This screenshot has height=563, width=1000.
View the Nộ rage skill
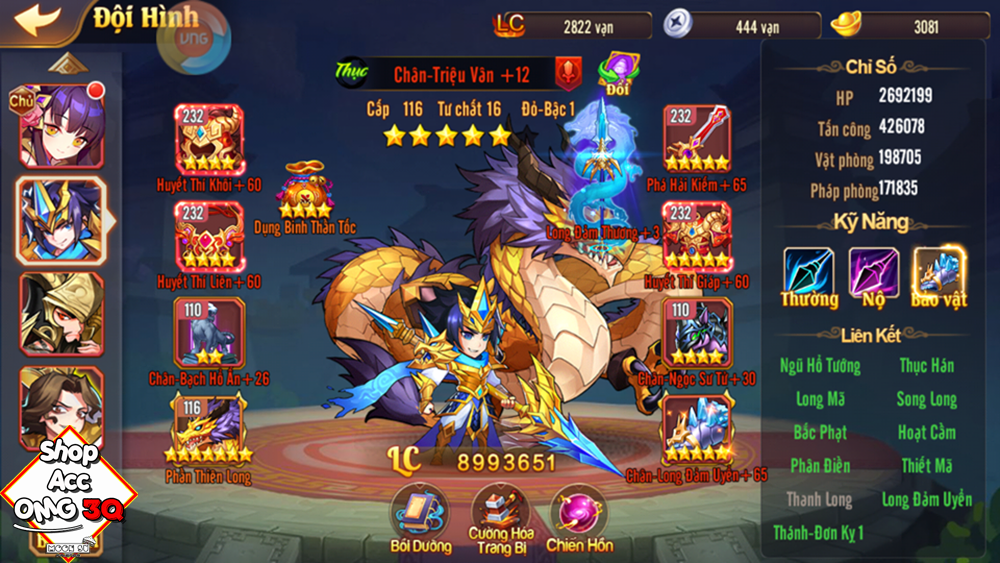click(873, 273)
